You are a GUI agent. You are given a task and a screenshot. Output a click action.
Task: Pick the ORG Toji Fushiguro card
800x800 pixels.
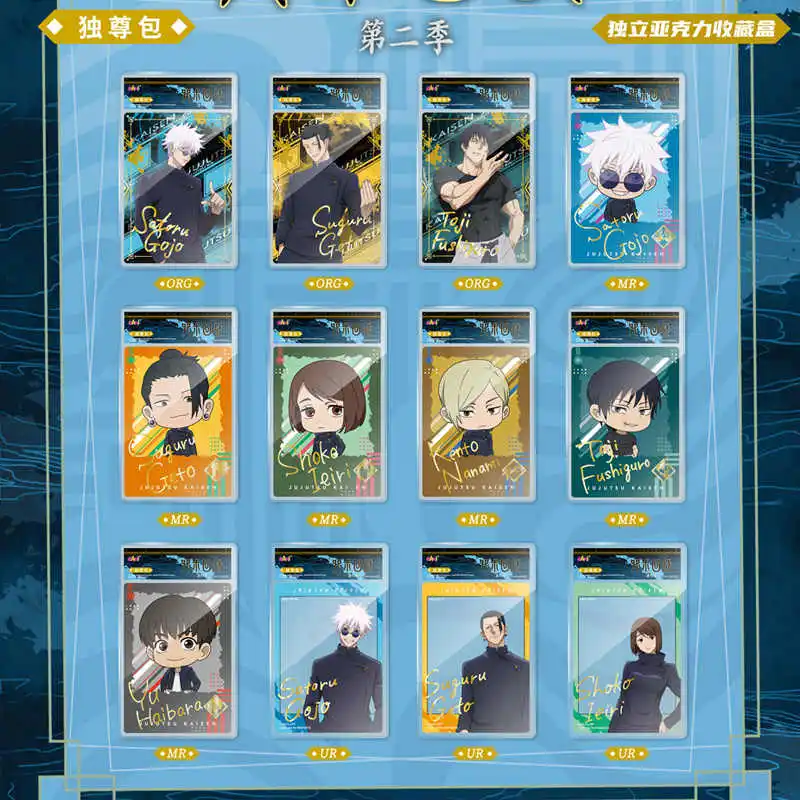(477, 171)
